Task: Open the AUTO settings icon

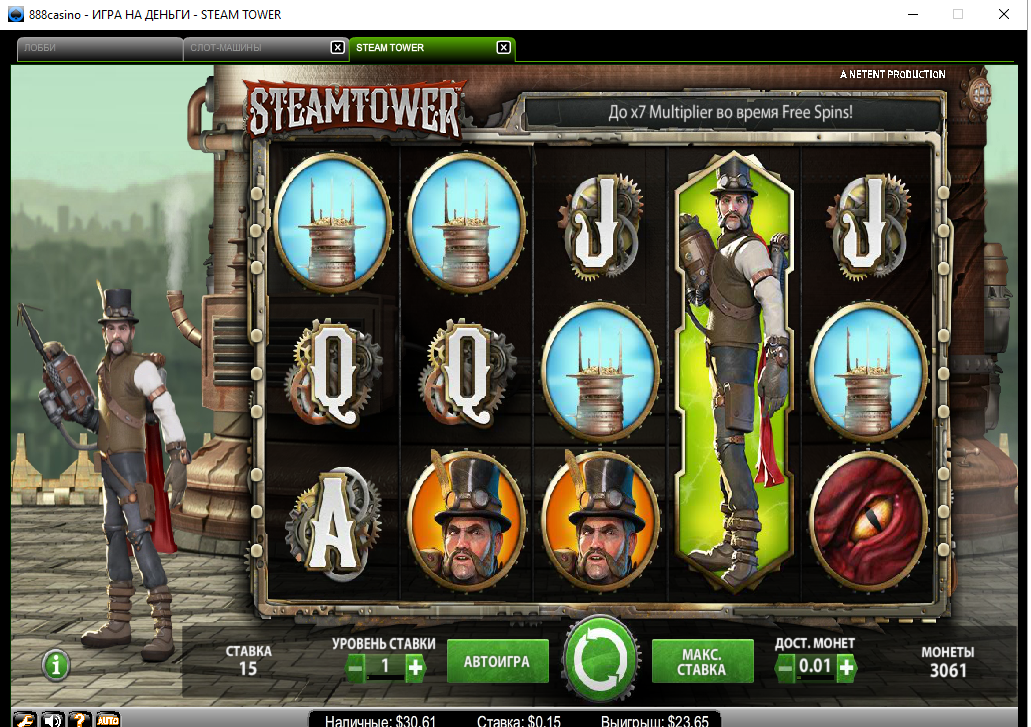Action: (108, 719)
